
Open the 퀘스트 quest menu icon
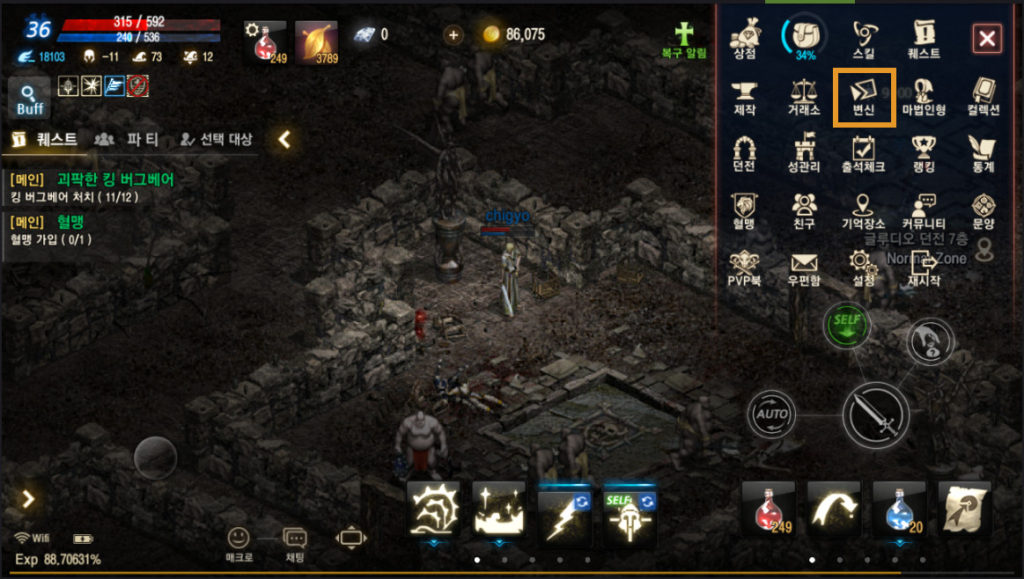point(924,40)
